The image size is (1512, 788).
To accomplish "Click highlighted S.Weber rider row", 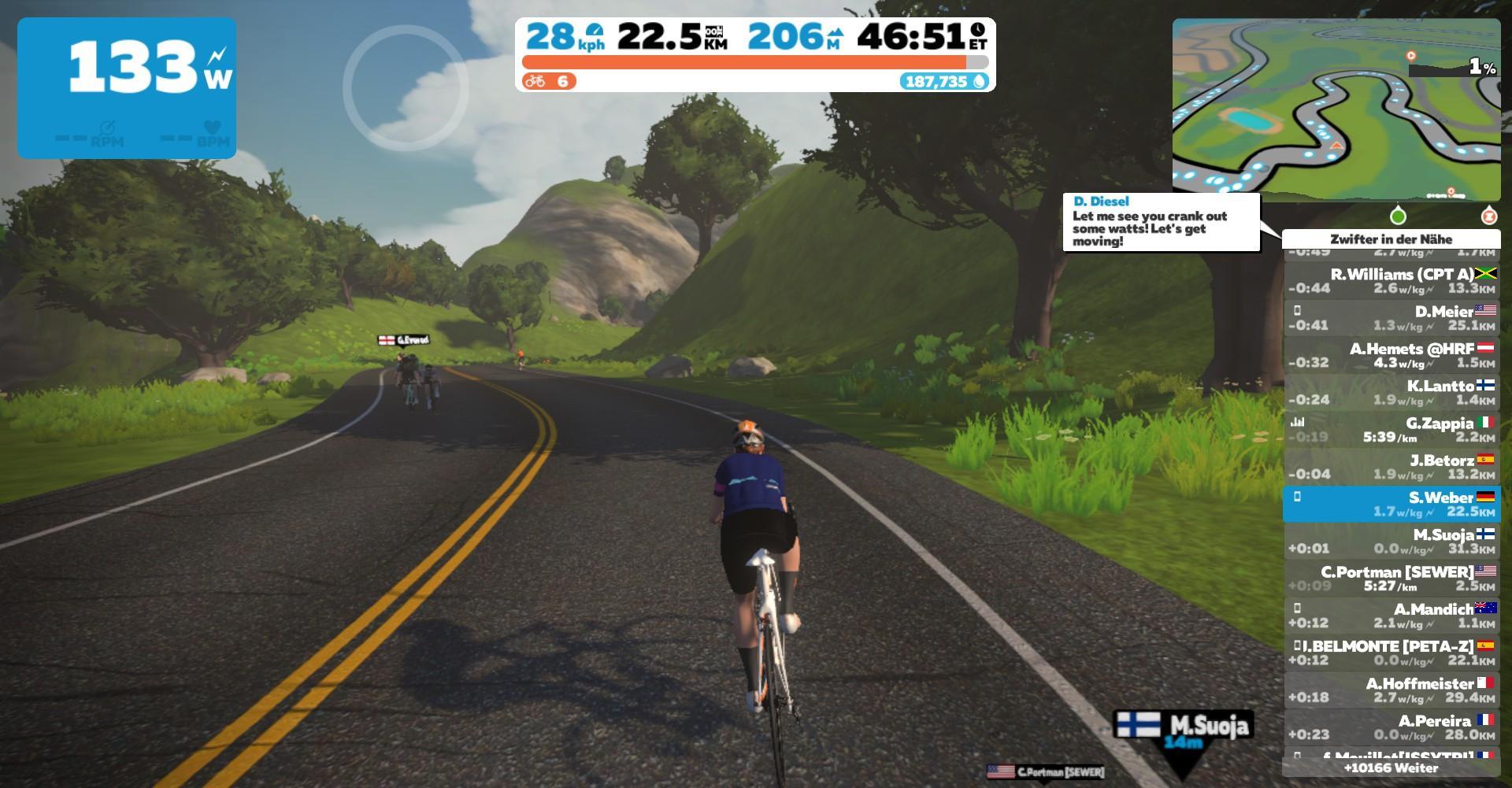I will (1391, 504).
